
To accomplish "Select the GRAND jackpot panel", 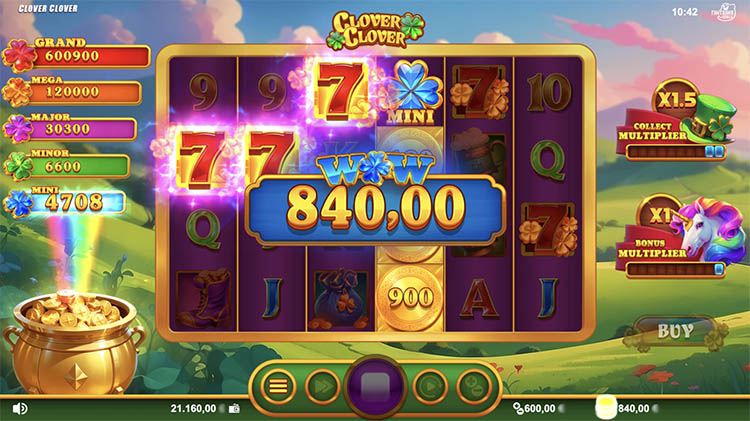I will pos(78,55).
